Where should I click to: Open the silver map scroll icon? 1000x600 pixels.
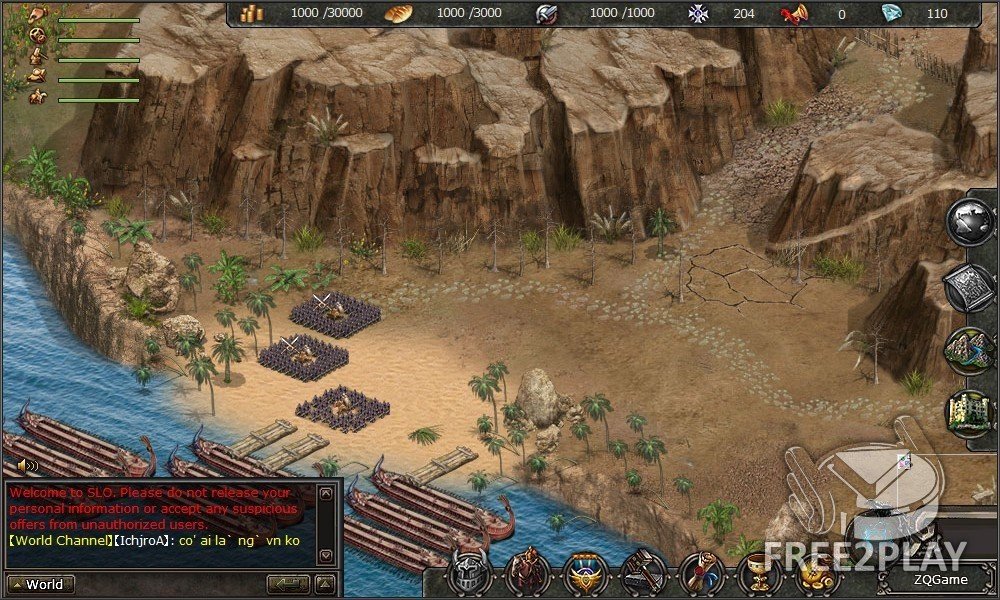tap(970, 287)
